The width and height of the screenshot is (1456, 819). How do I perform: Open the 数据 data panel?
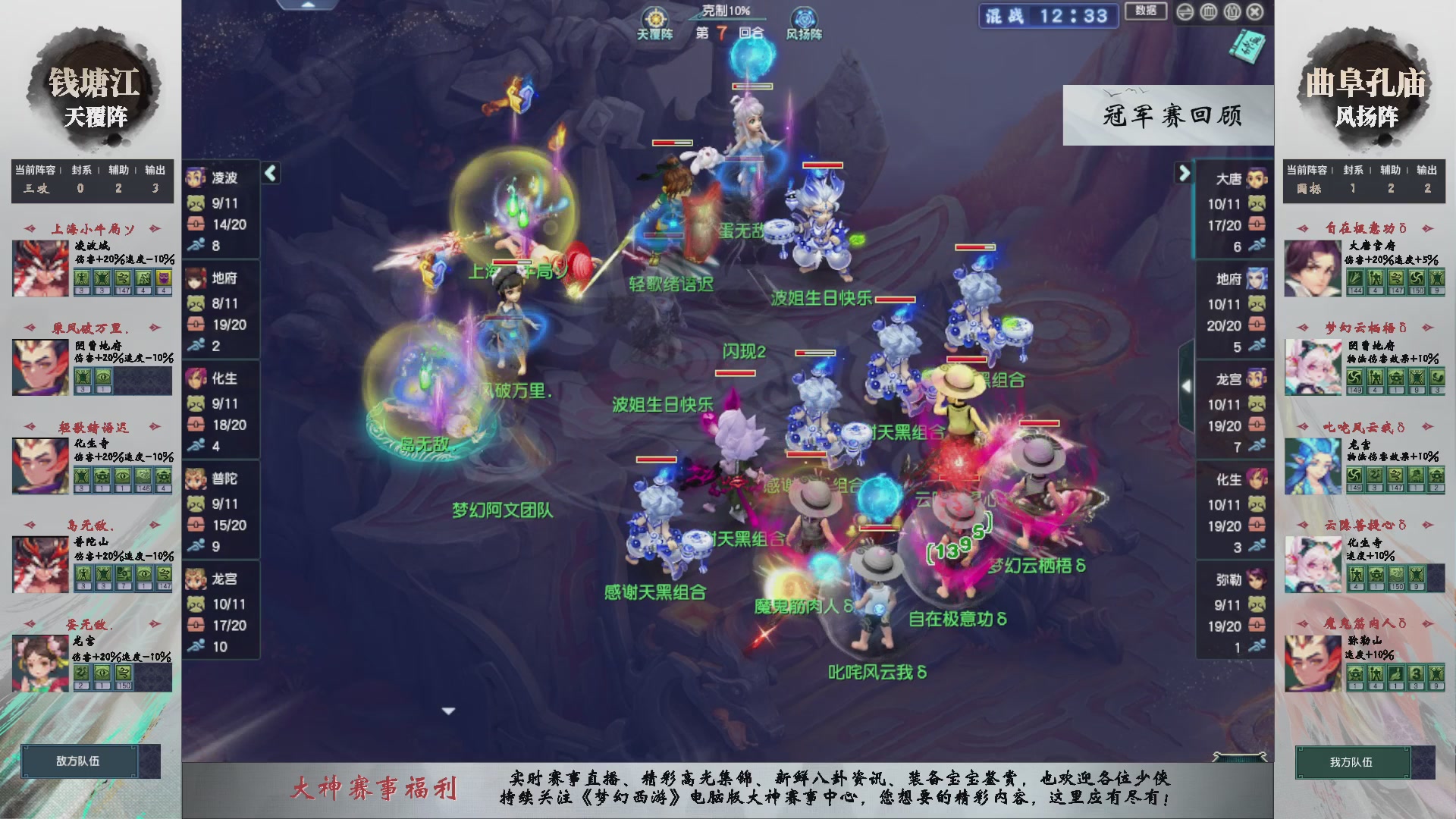(x=1145, y=11)
